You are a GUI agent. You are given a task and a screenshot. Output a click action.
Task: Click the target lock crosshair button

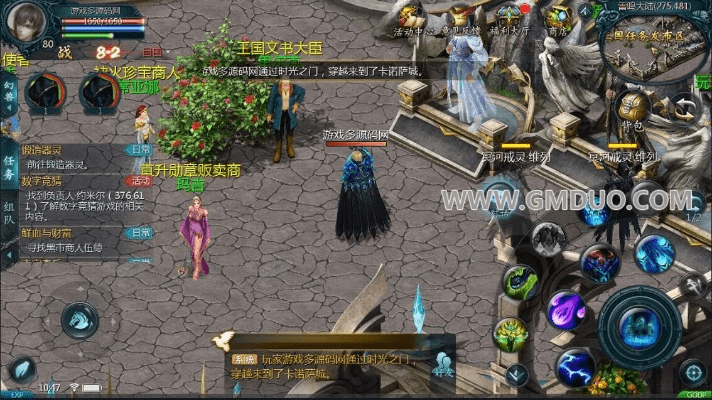[692, 373]
